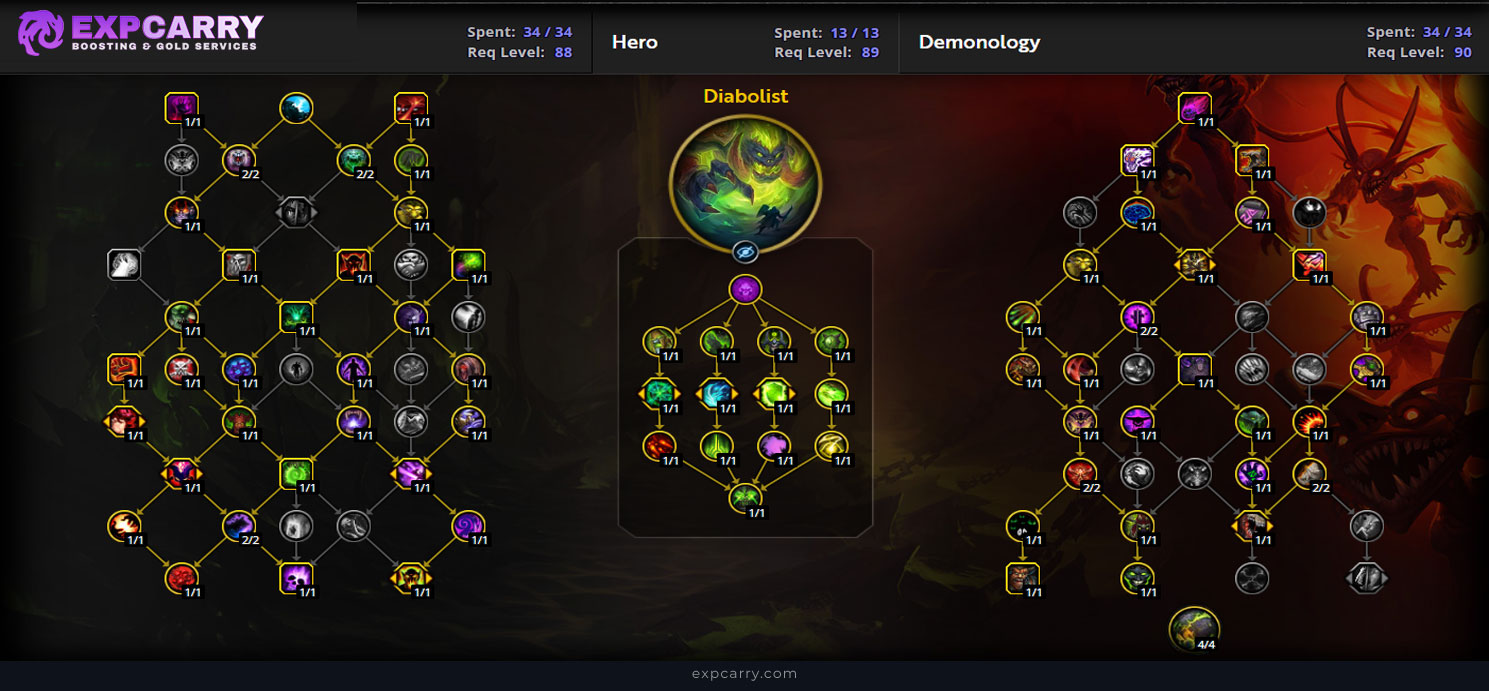Select the purple skull square node in class tree

pyautogui.click(x=296, y=576)
